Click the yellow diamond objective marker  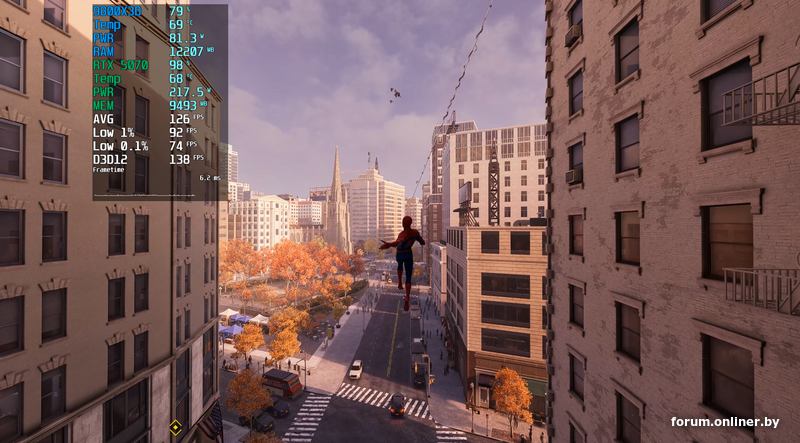coord(176,426)
